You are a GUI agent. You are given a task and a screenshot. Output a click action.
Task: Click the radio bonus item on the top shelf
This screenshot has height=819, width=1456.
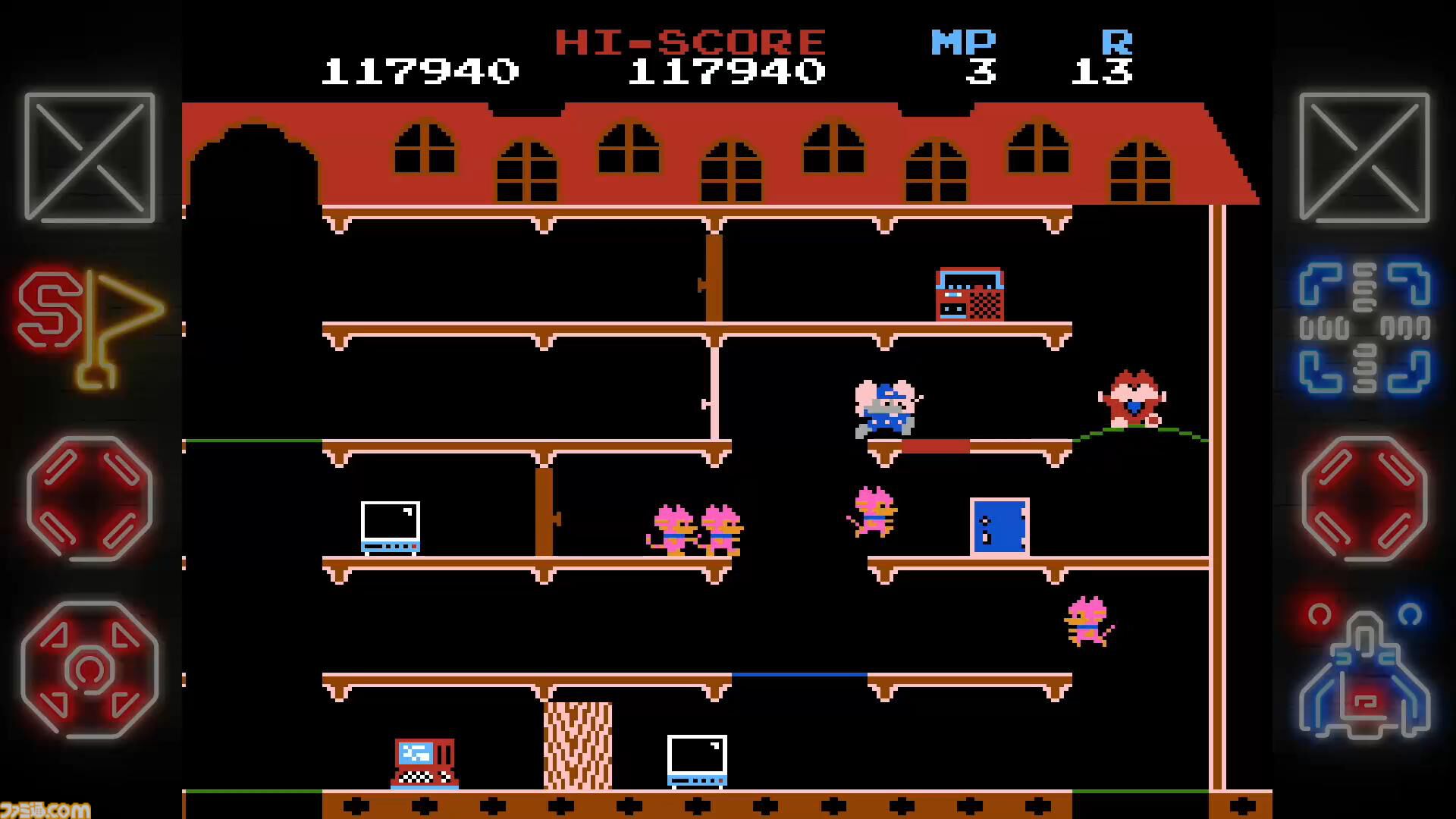[x=971, y=293]
